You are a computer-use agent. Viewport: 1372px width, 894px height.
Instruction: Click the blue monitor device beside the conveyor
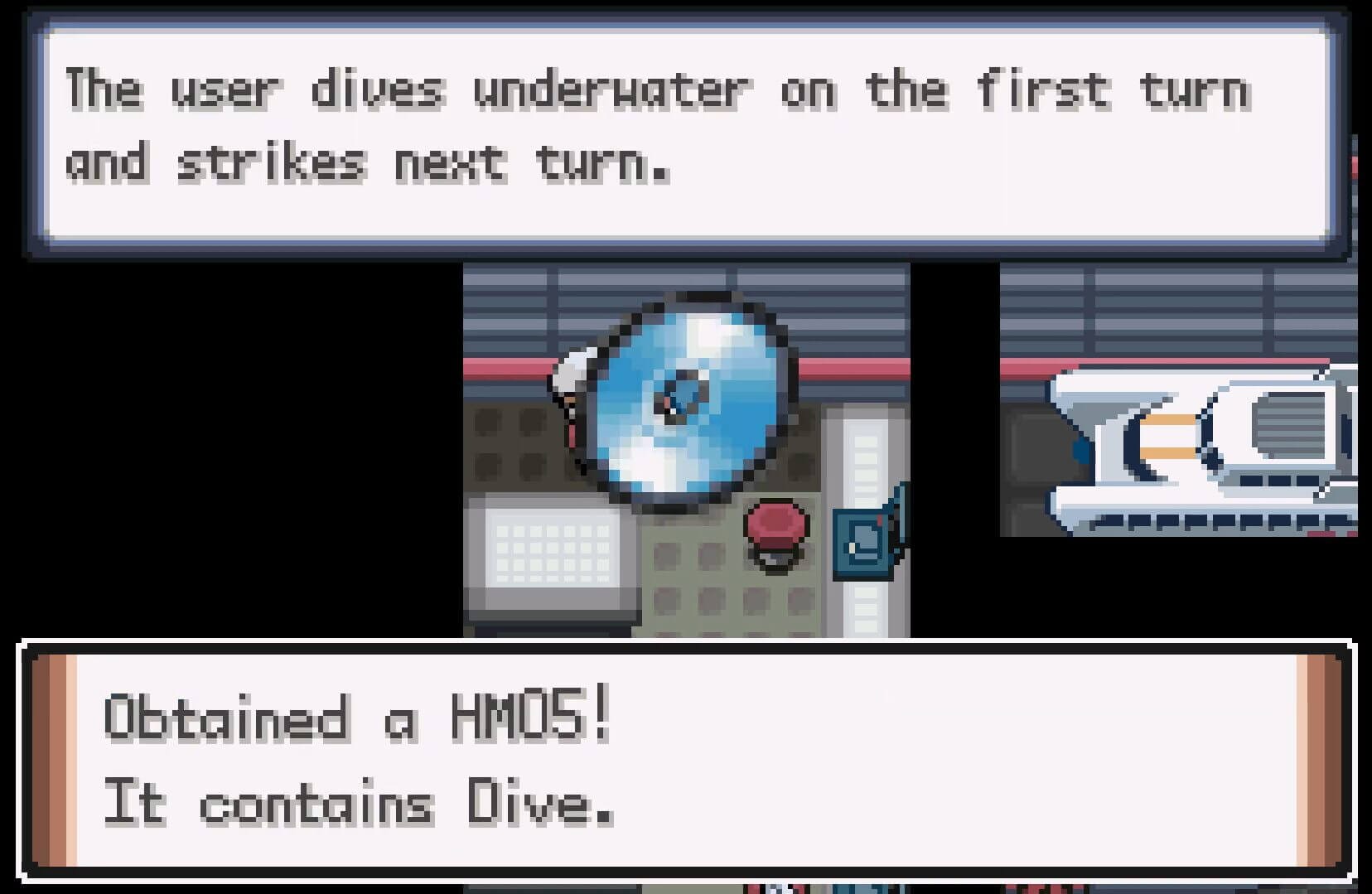[x=862, y=543]
